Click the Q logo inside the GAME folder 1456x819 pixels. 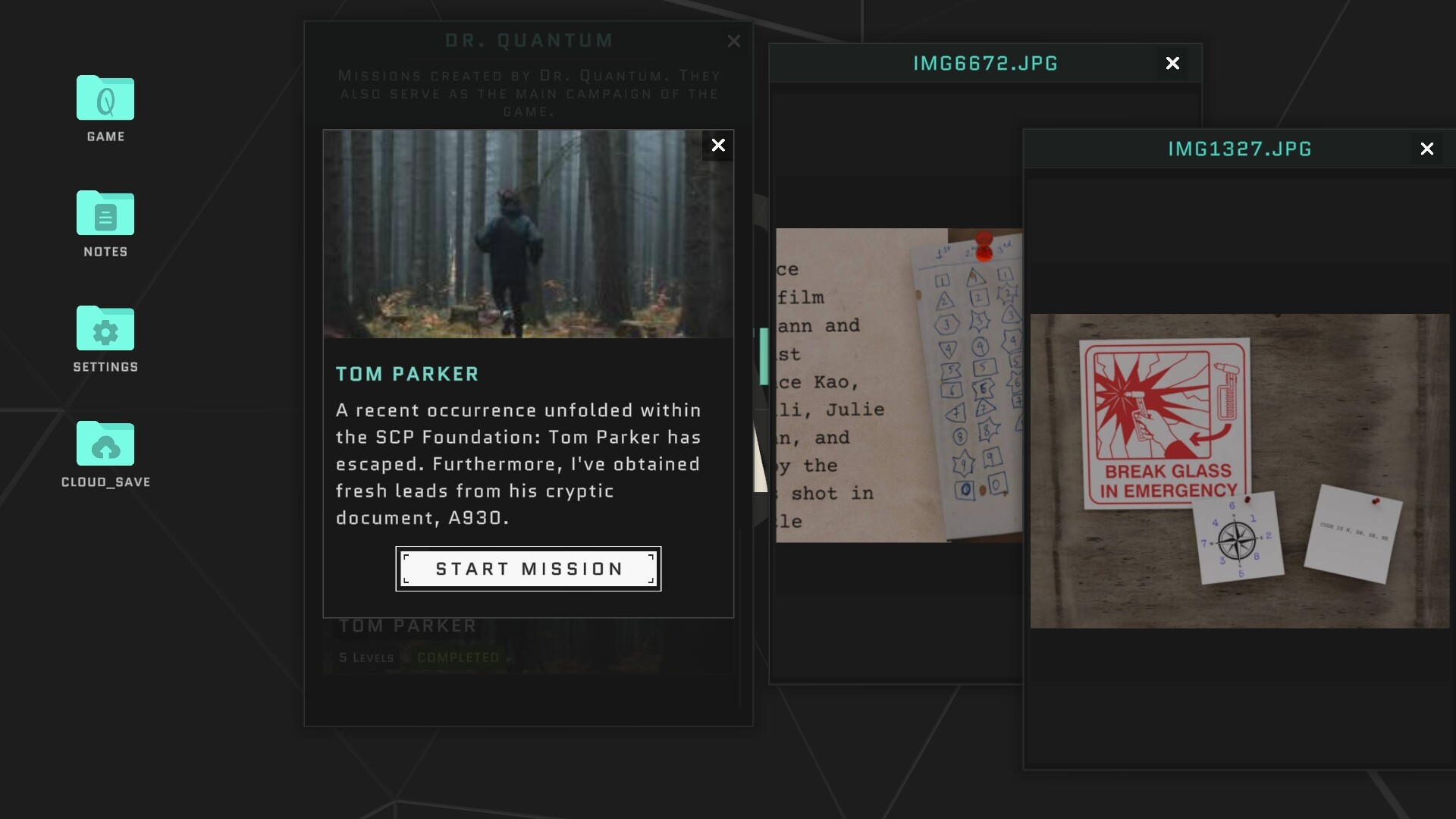pyautogui.click(x=105, y=101)
